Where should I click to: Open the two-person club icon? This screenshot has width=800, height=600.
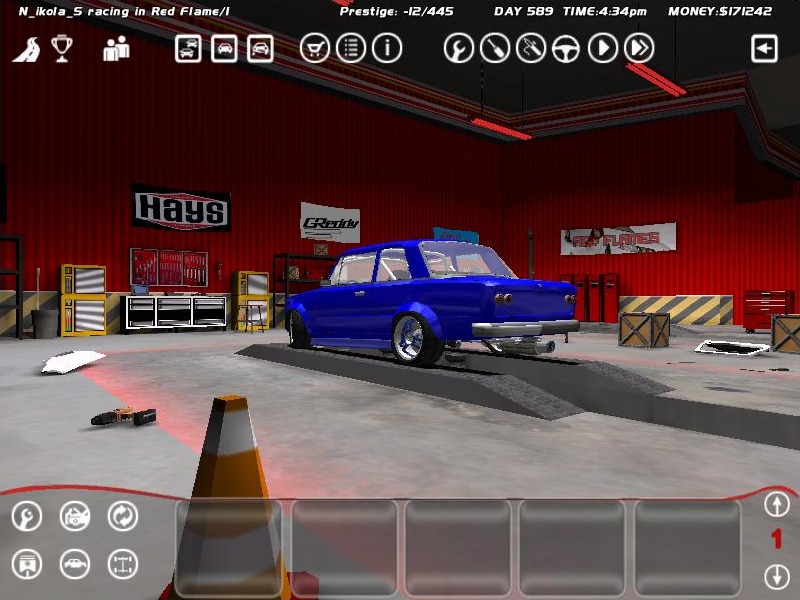tap(116, 48)
